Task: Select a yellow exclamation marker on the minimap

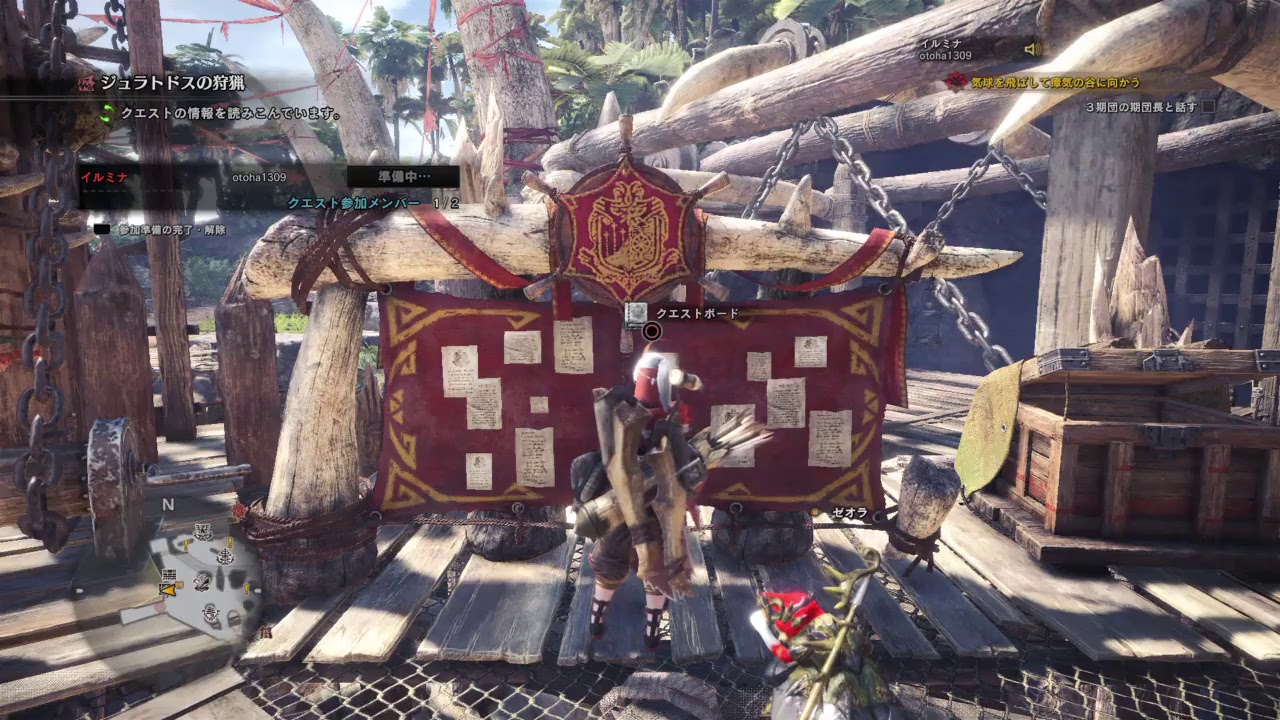Action: pyautogui.click(x=185, y=545)
